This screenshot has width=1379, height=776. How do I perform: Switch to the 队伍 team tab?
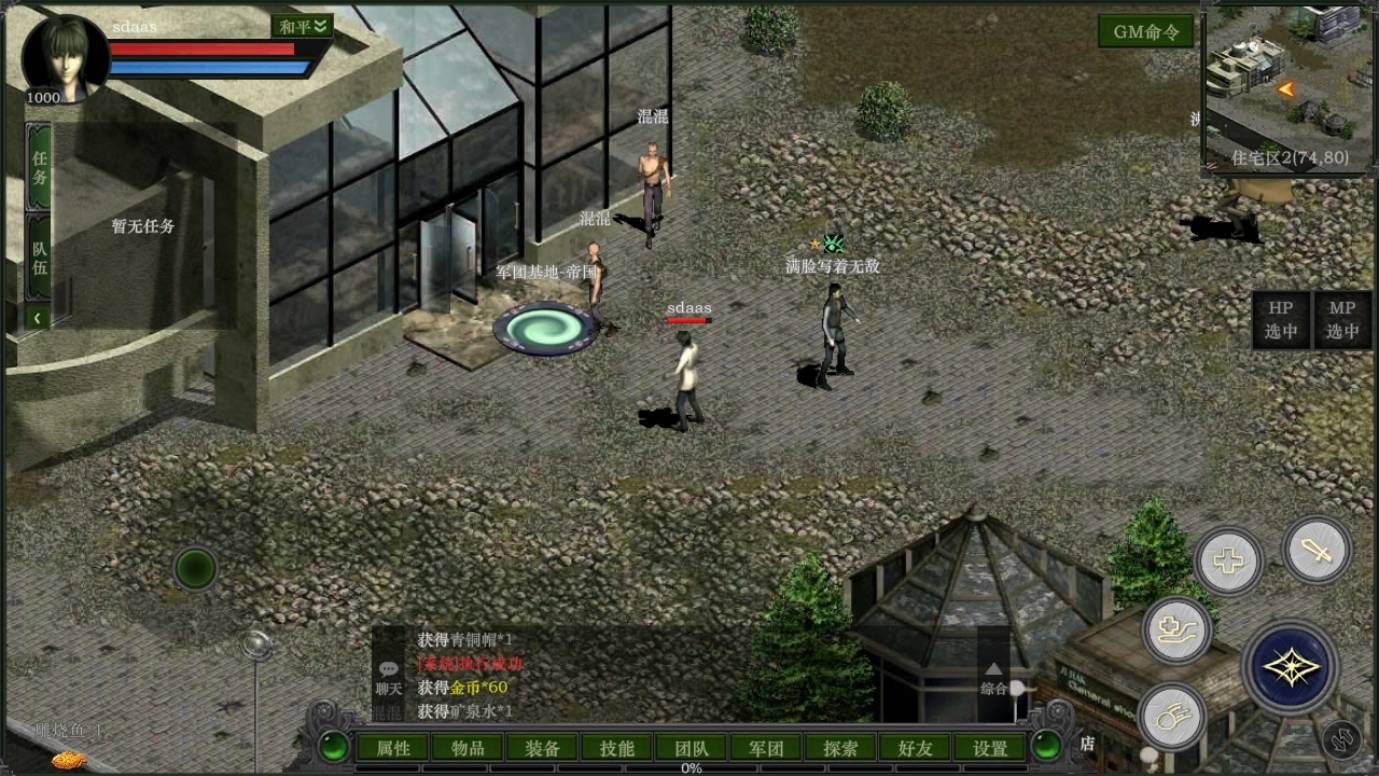(x=39, y=256)
